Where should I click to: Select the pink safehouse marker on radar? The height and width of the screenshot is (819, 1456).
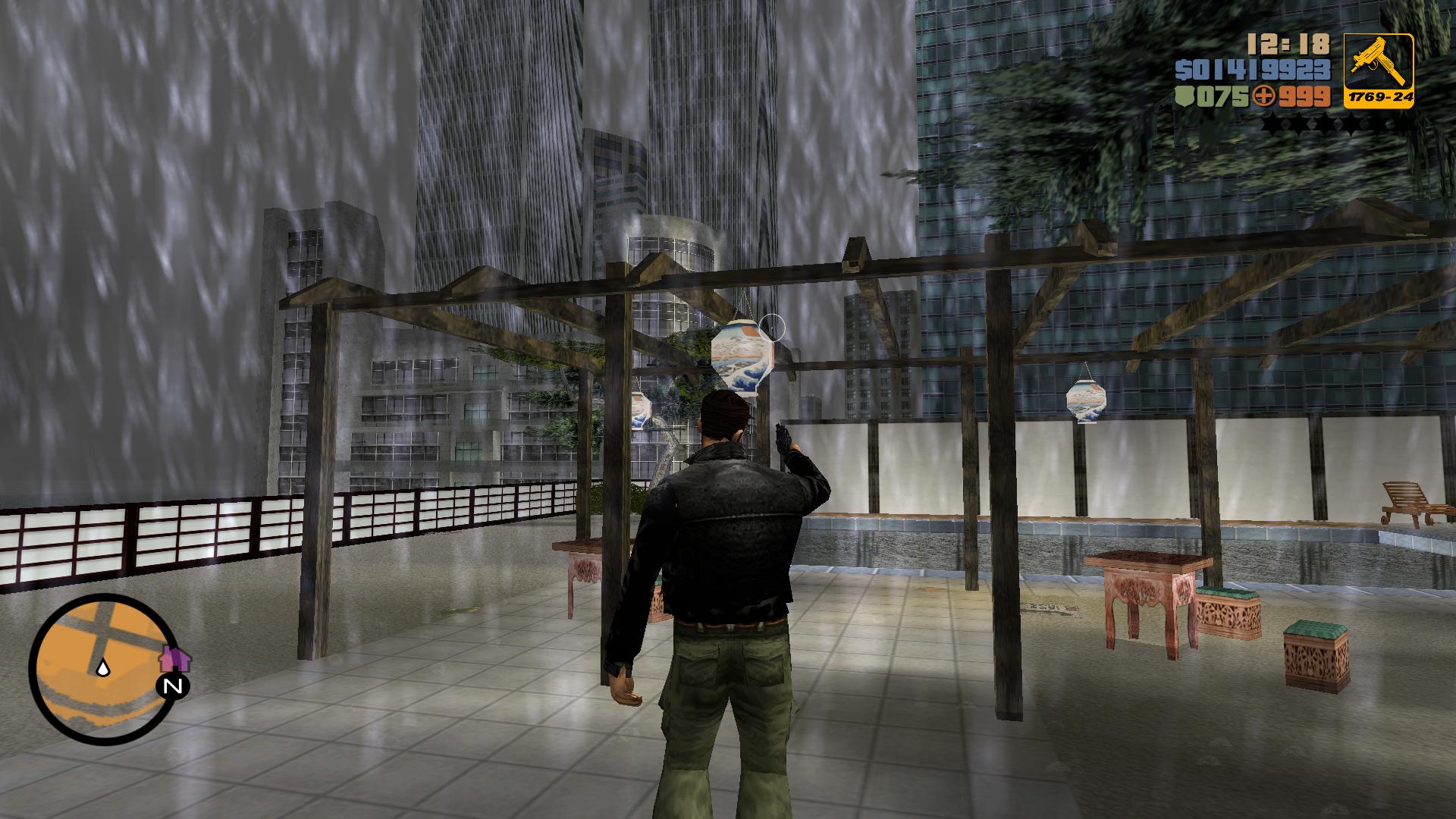(175, 657)
